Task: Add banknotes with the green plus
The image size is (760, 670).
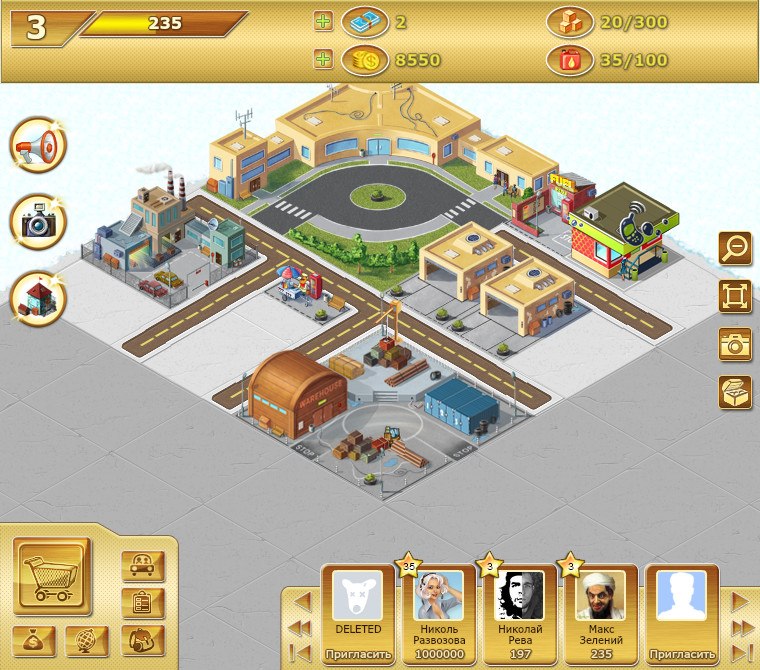Action: 322,21
